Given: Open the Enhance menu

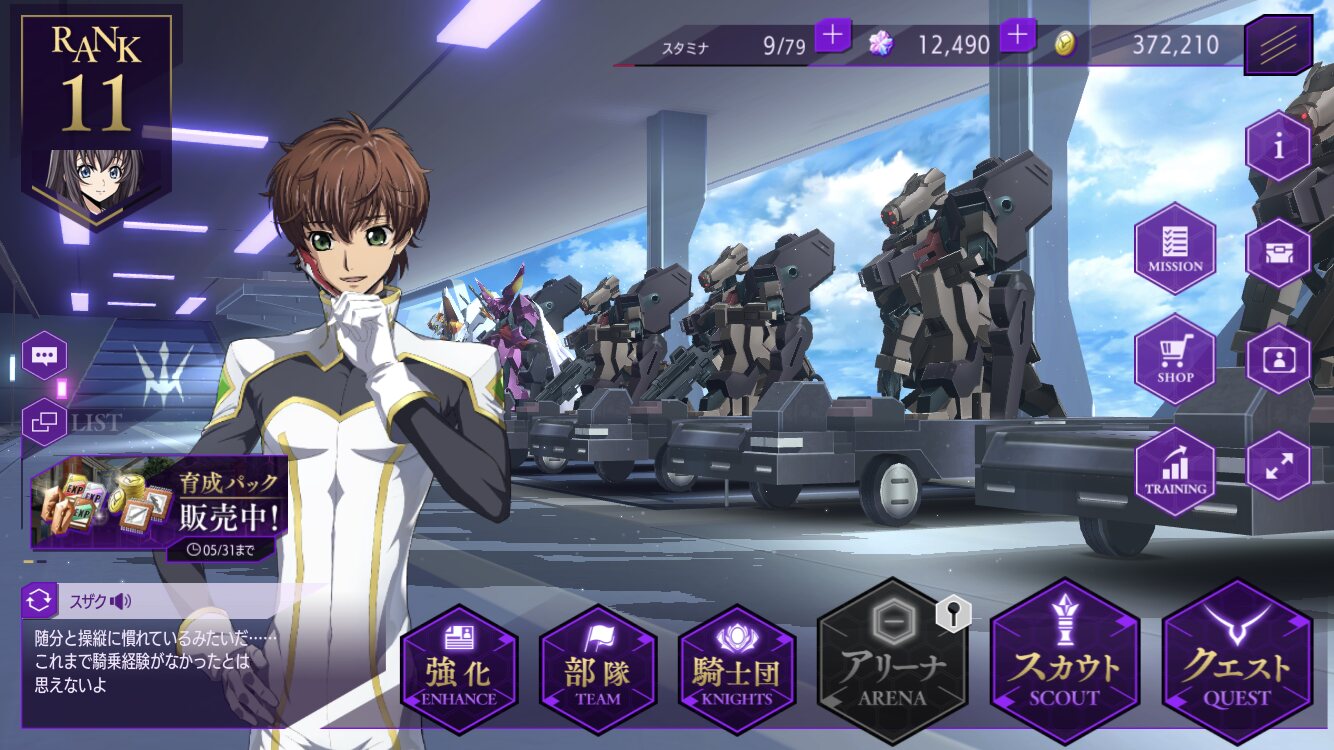Looking at the screenshot, I should 459,668.
